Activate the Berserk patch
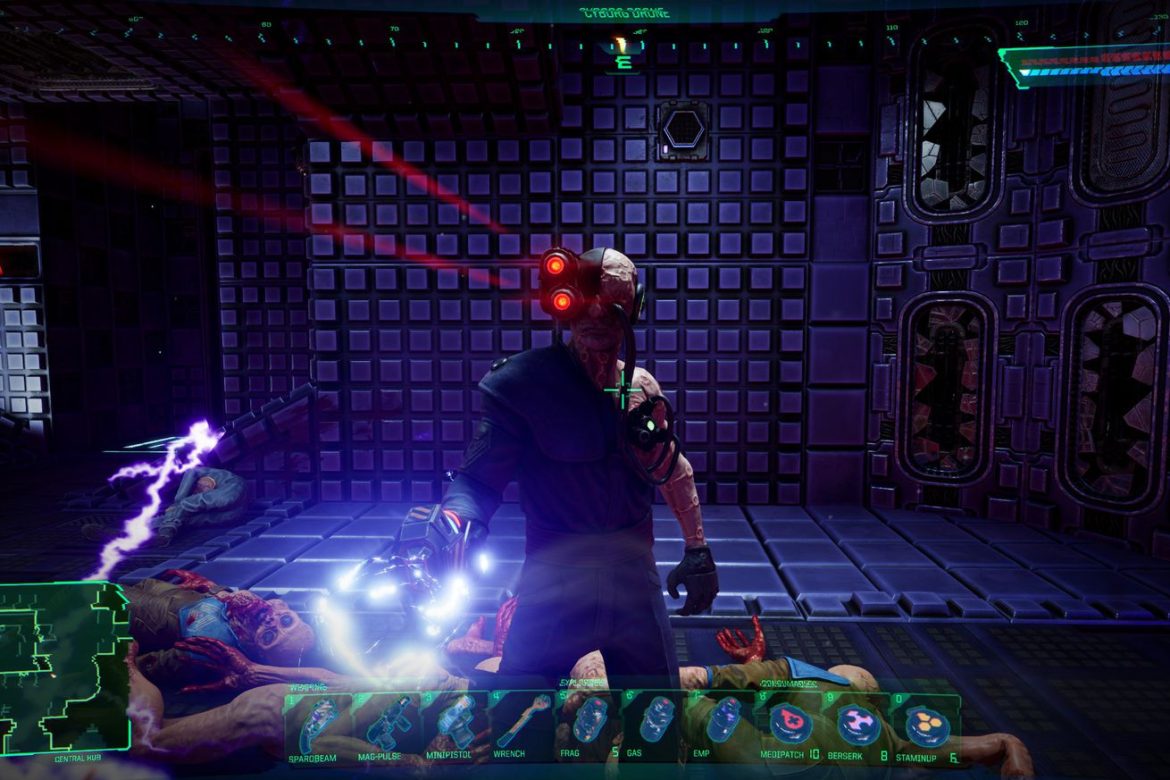Viewport: 1170px width, 780px height. (860, 724)
